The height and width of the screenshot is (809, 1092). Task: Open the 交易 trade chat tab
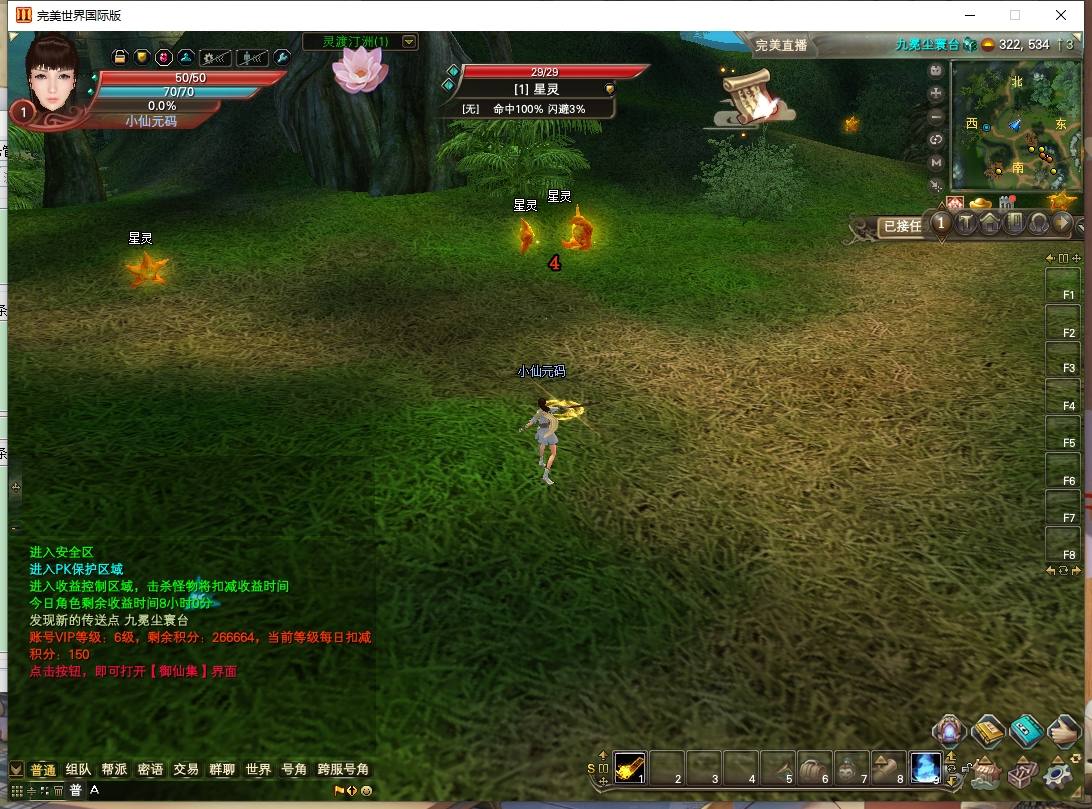coord(186,769)
